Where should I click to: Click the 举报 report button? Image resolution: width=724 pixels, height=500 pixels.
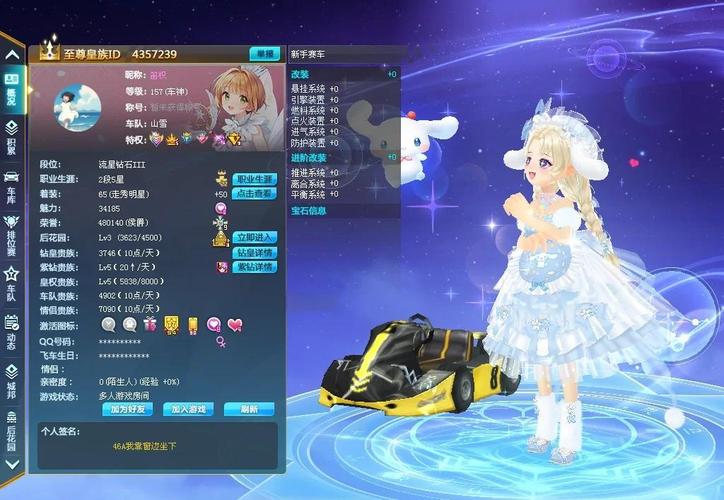264,54
